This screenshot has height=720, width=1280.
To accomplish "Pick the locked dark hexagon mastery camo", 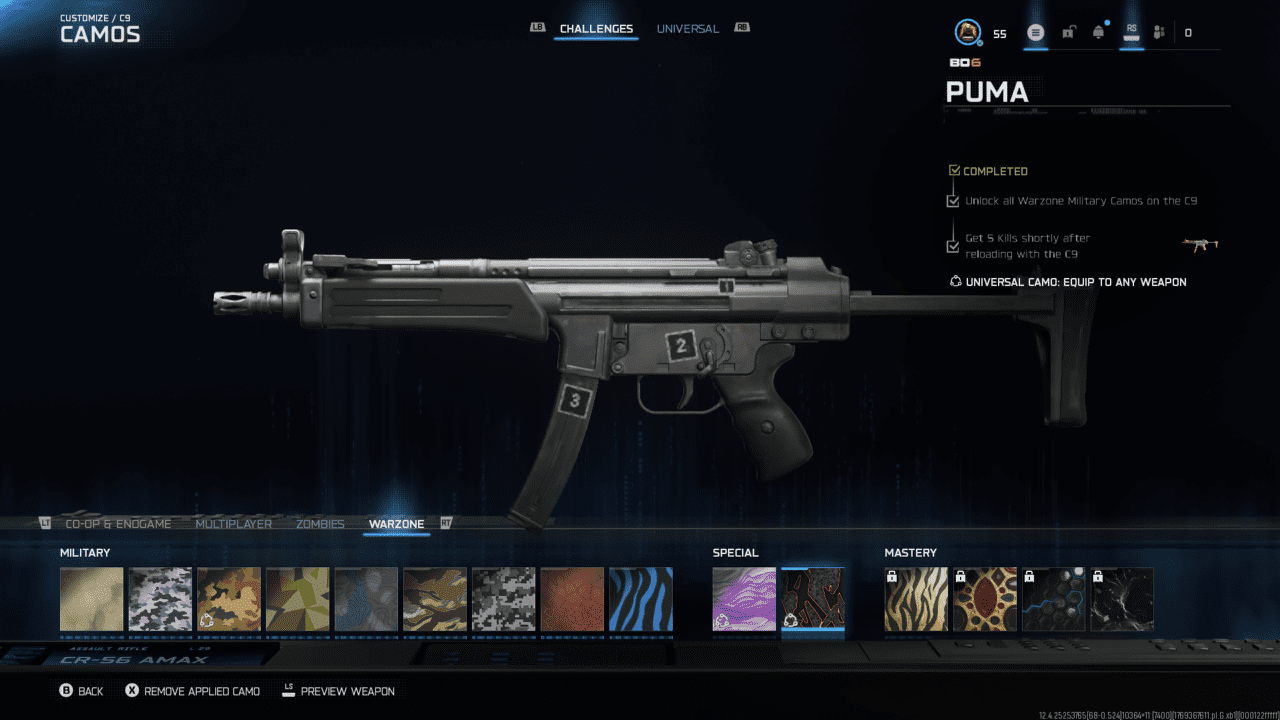I will click(1053, 599).
